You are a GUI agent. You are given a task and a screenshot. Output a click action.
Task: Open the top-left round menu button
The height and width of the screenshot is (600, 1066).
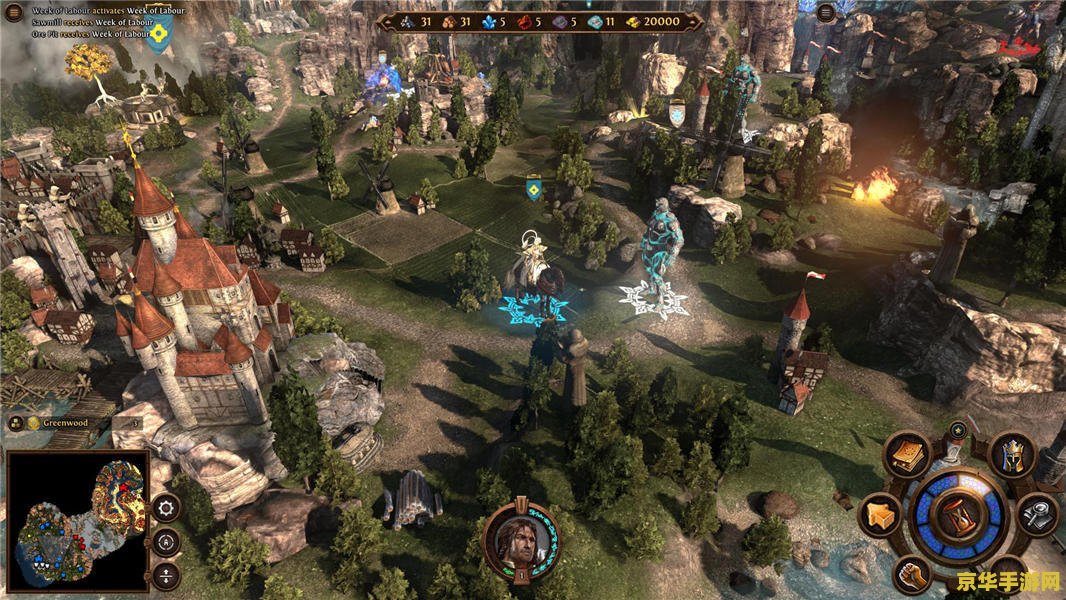pyautogui.click(x=15, y=13)
